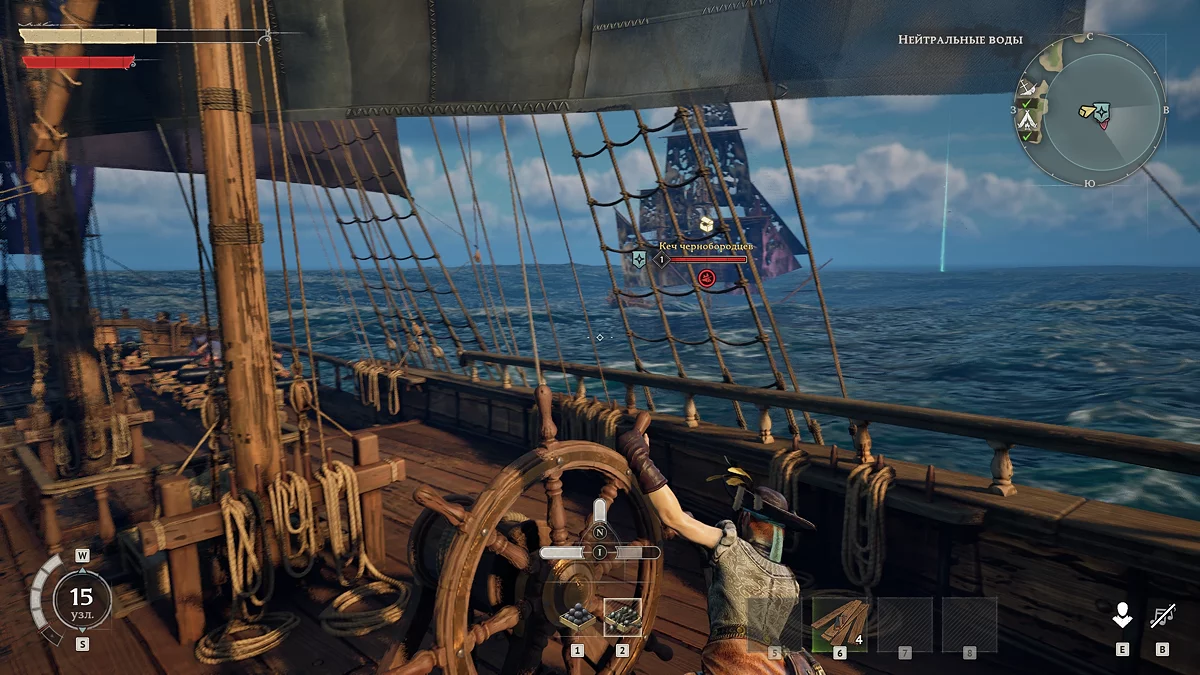Target the Кеч чернобородцев enemy nameplate
The height and width of the screenshot is (675, 1200).
pos(706,245)
